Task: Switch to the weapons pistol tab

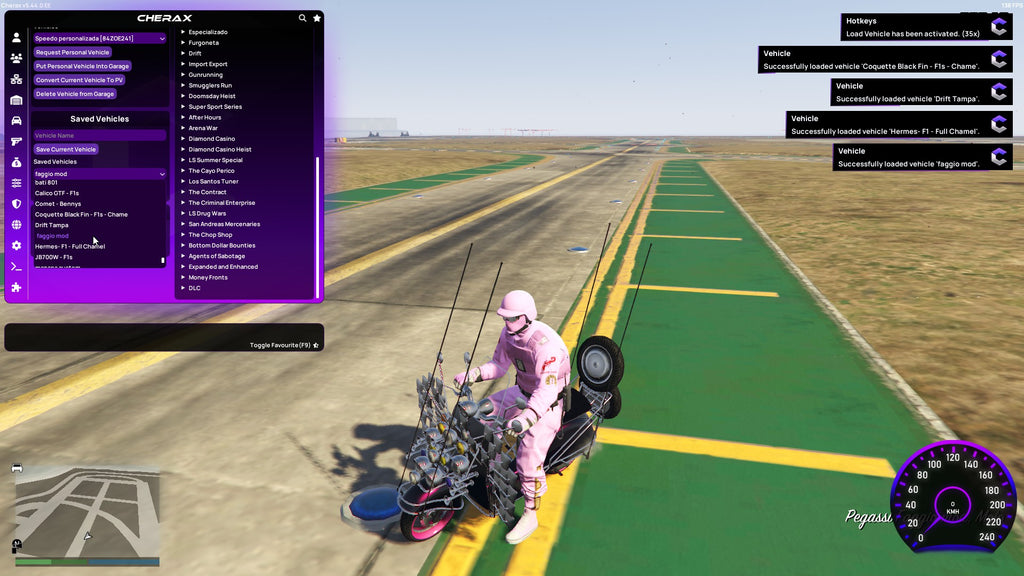Action: click(x=16, y=141)
